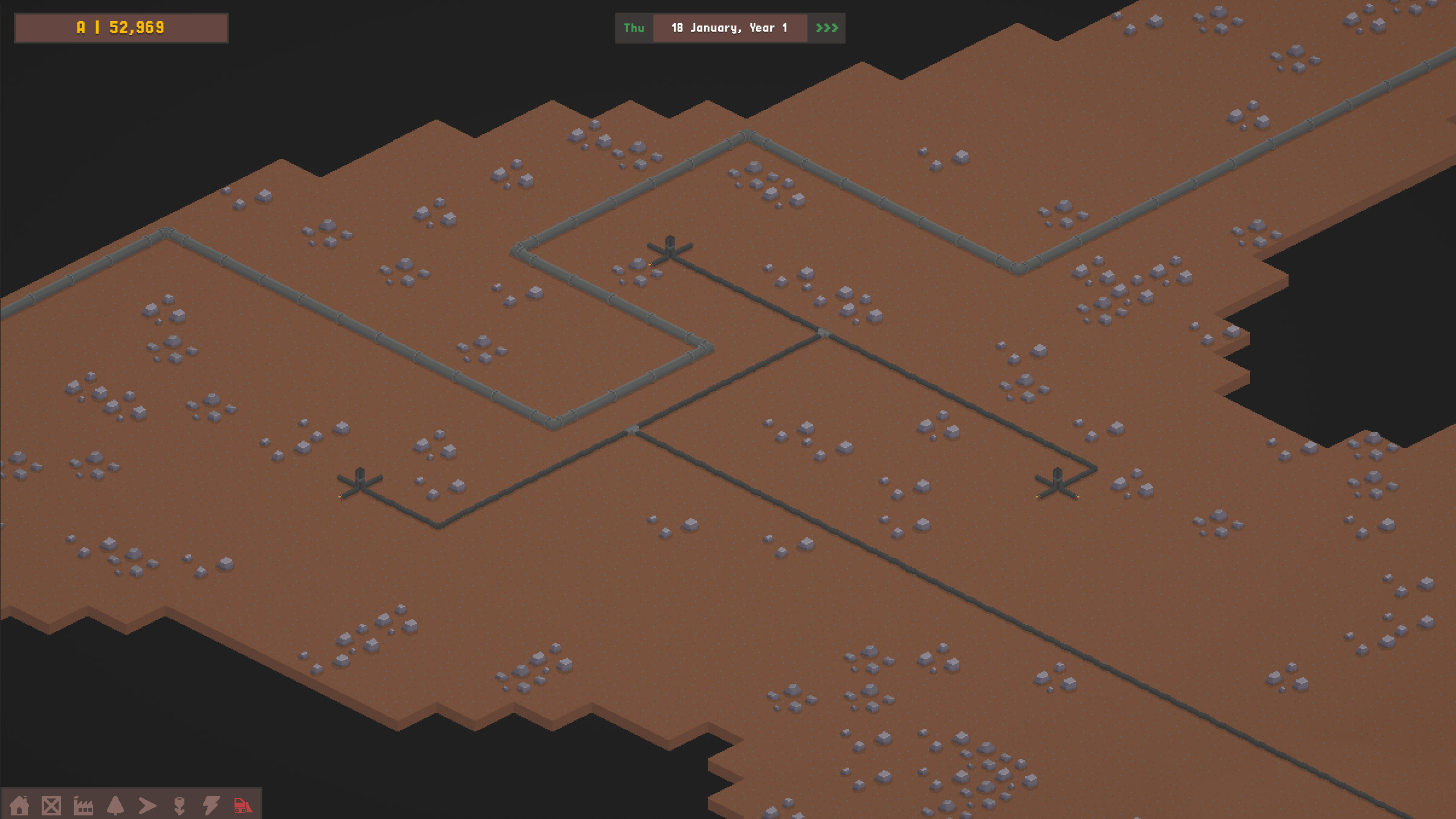Select the tree planting tool

pos(116,805)
